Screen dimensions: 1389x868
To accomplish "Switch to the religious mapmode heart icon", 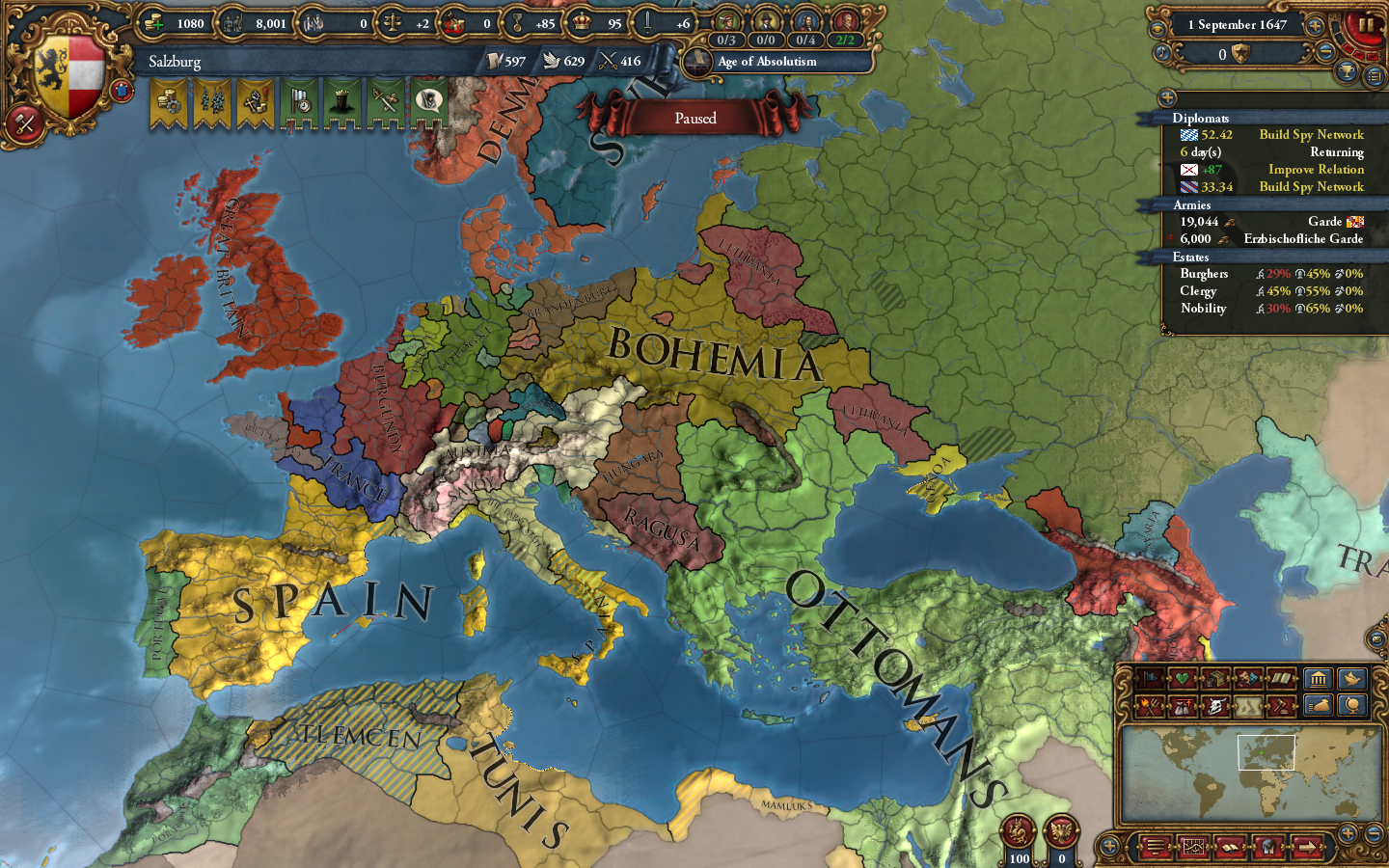I will click(x=1183, y=680).
